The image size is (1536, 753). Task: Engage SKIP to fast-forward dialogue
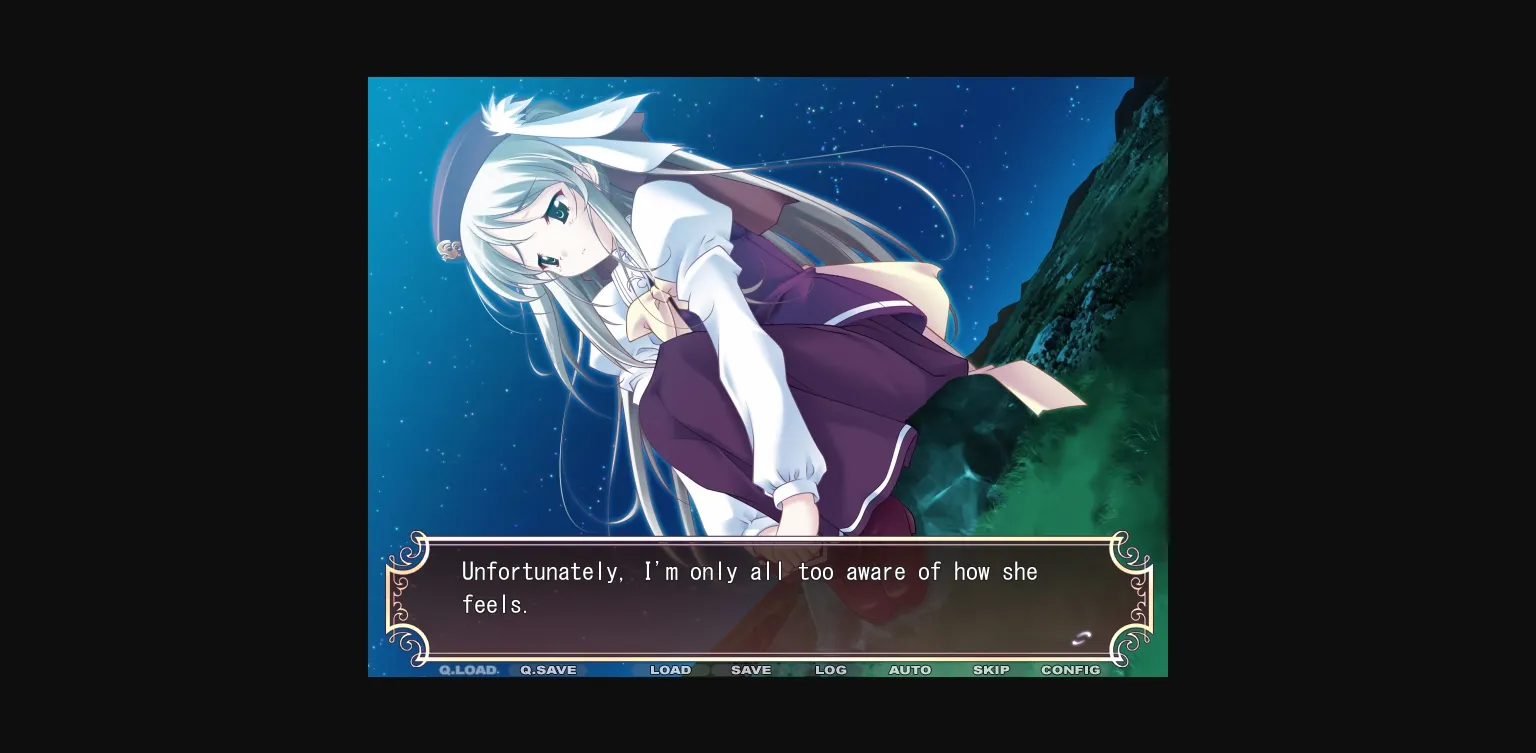pyautogui.click(x=991, y=670)
